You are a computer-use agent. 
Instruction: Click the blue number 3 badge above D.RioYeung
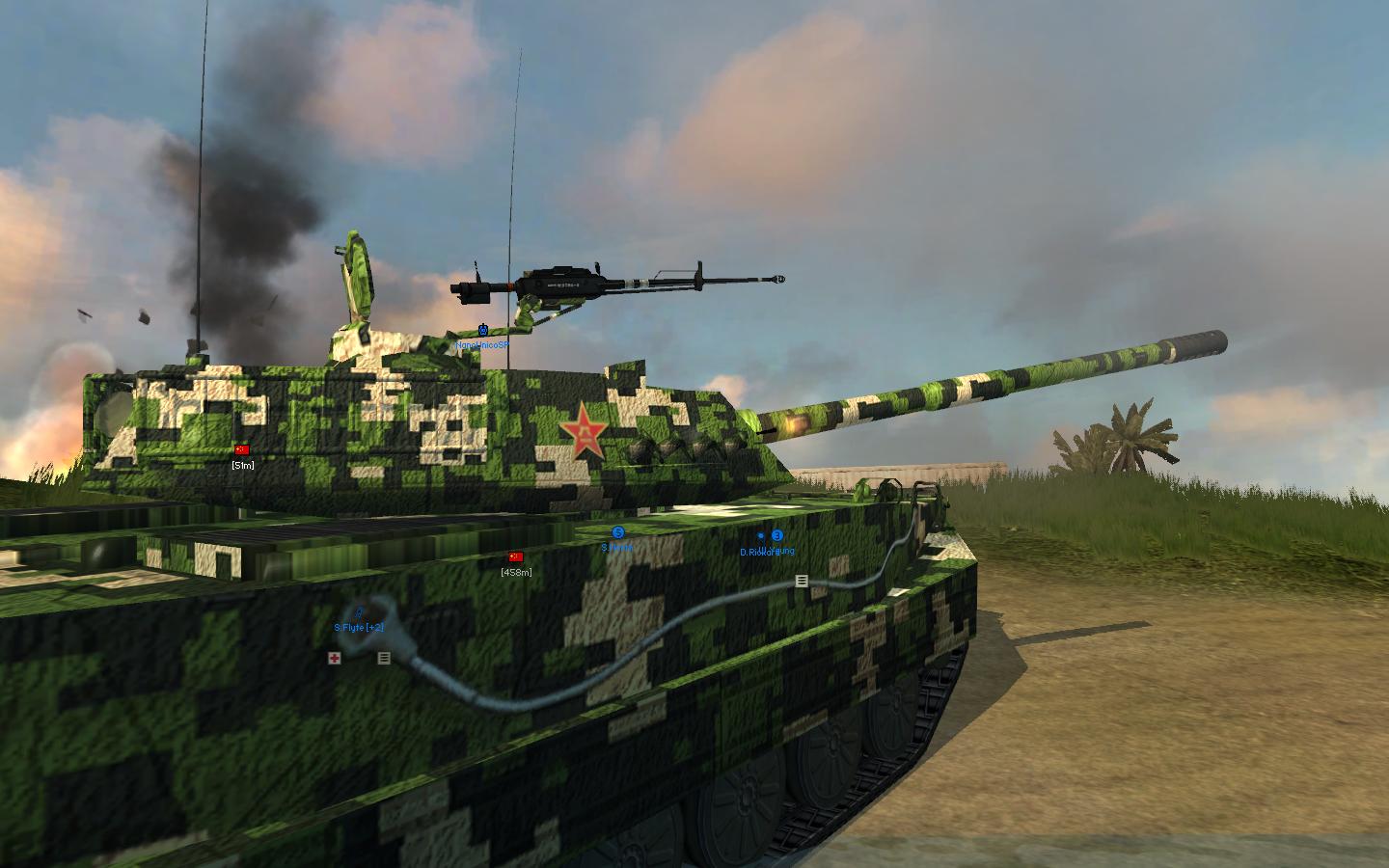coord(776,535)
